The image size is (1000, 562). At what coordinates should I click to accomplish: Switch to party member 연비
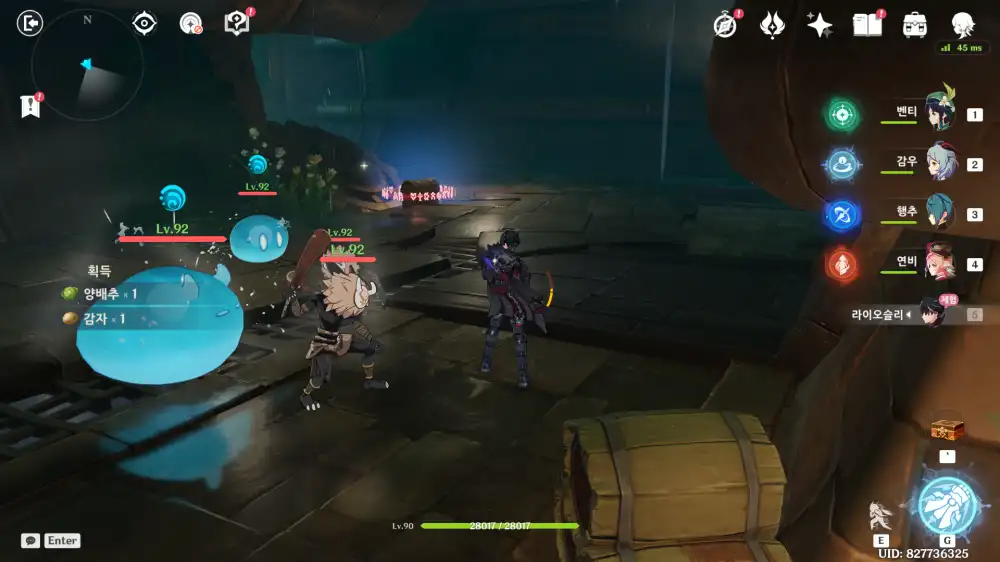coord(938,263)
